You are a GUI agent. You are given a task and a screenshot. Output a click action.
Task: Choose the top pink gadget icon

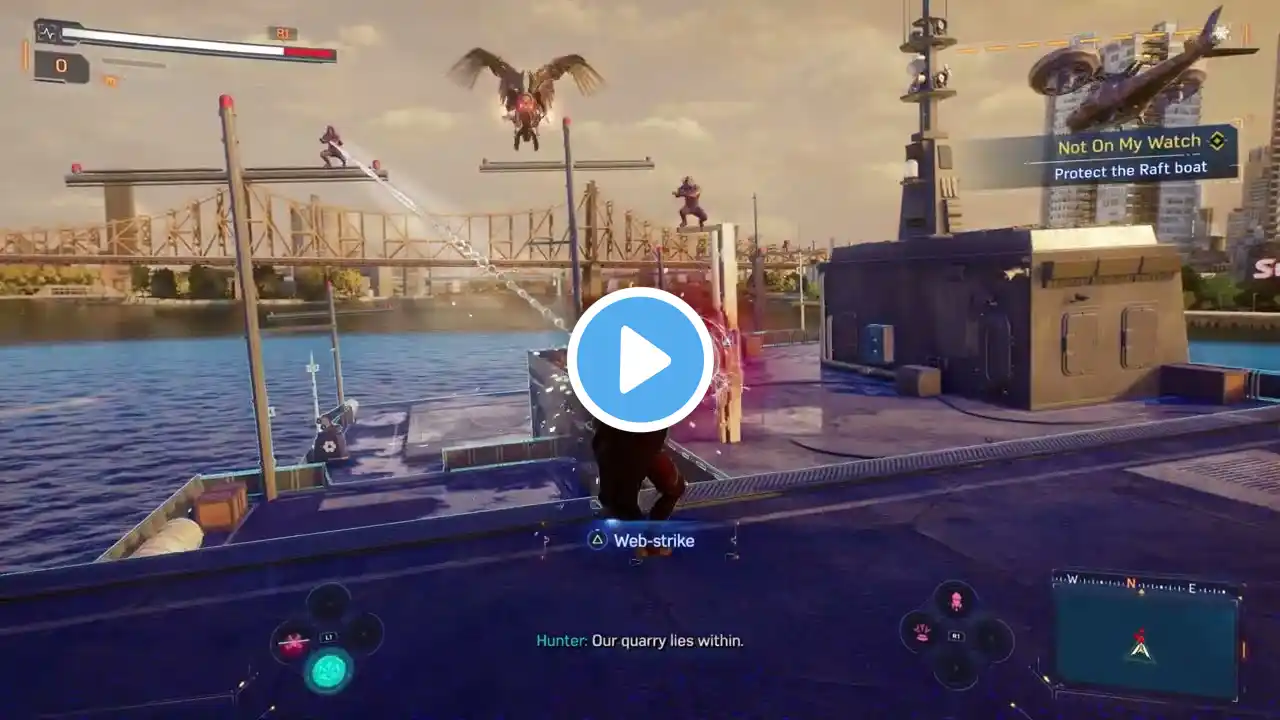click(x=956, y=601)
